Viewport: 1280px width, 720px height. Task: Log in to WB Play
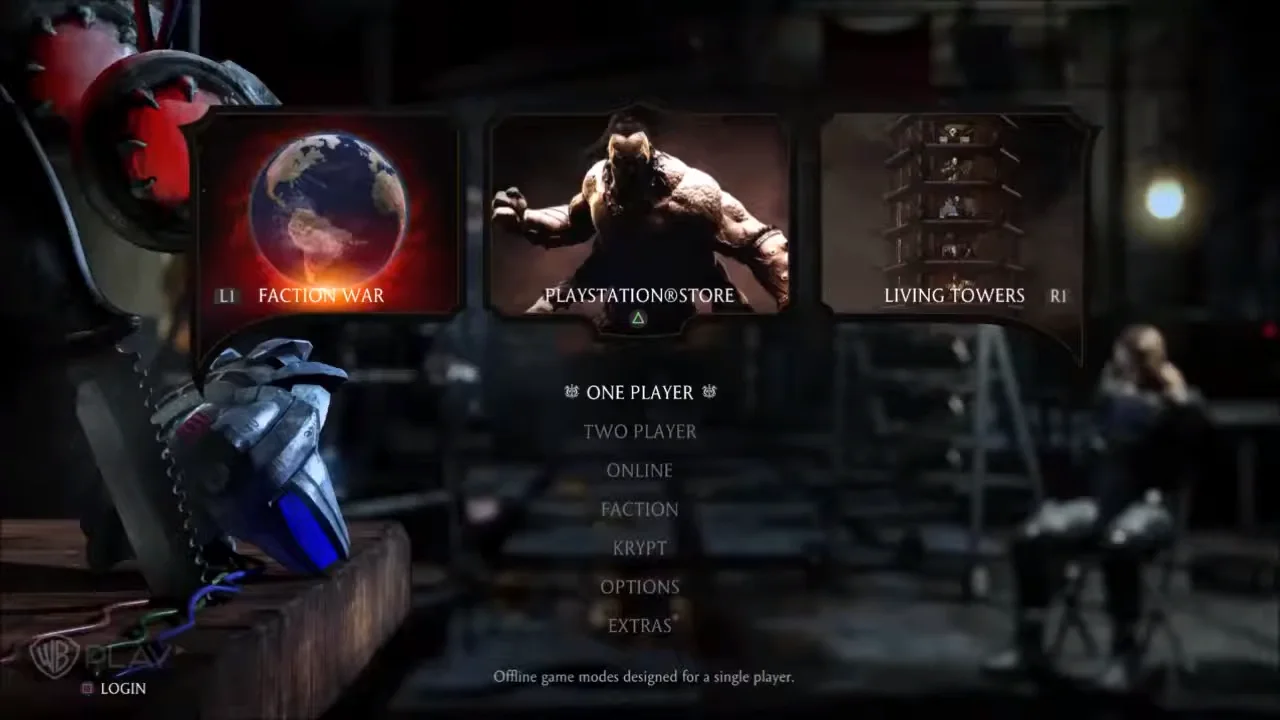point(122,688)
